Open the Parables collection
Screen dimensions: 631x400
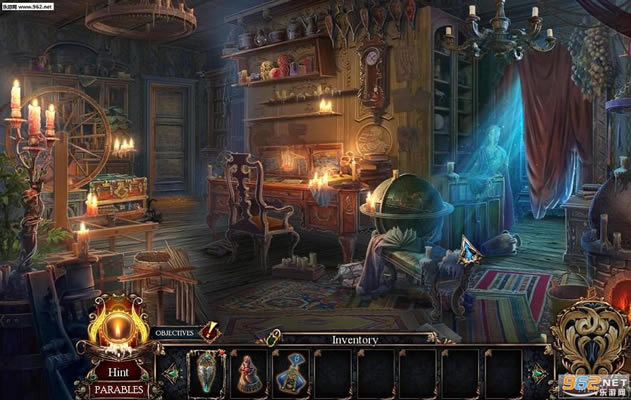118,389
